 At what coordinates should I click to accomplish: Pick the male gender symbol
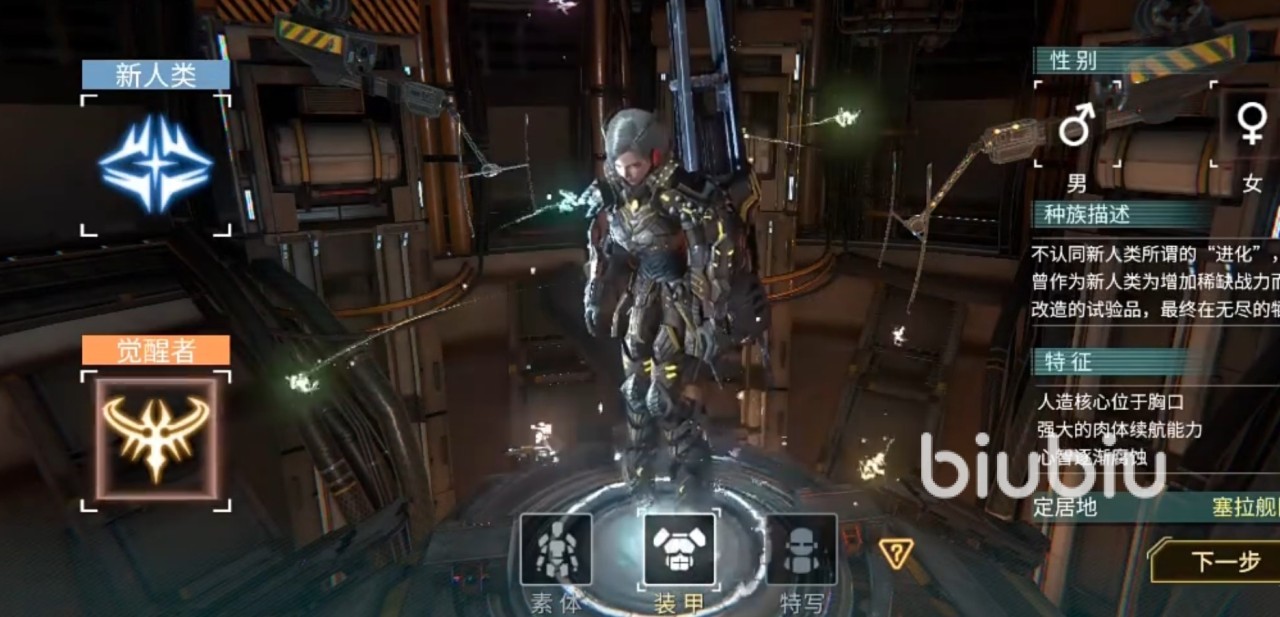1076,126
